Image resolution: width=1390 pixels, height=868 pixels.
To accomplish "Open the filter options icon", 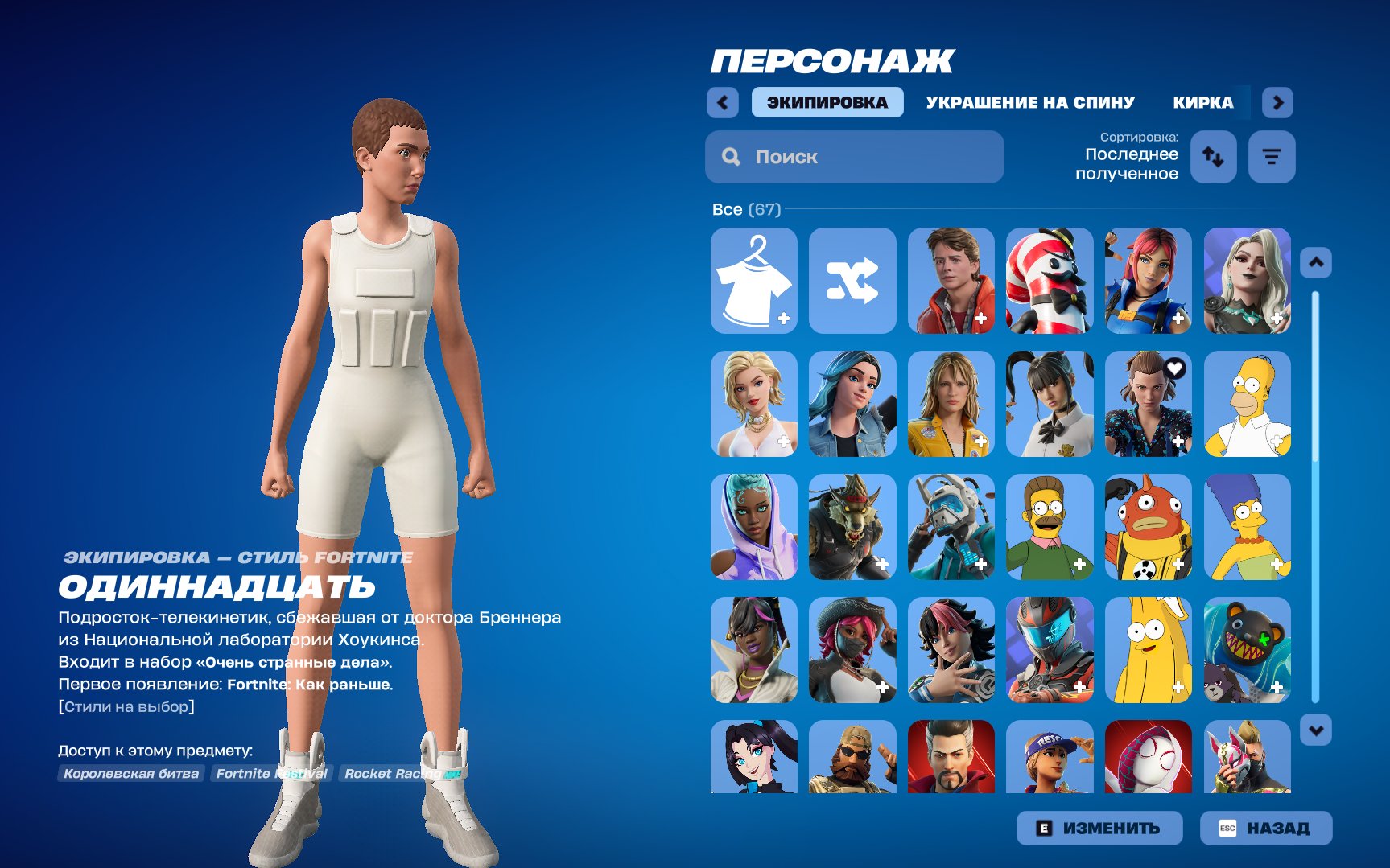I will (1272, 157).
